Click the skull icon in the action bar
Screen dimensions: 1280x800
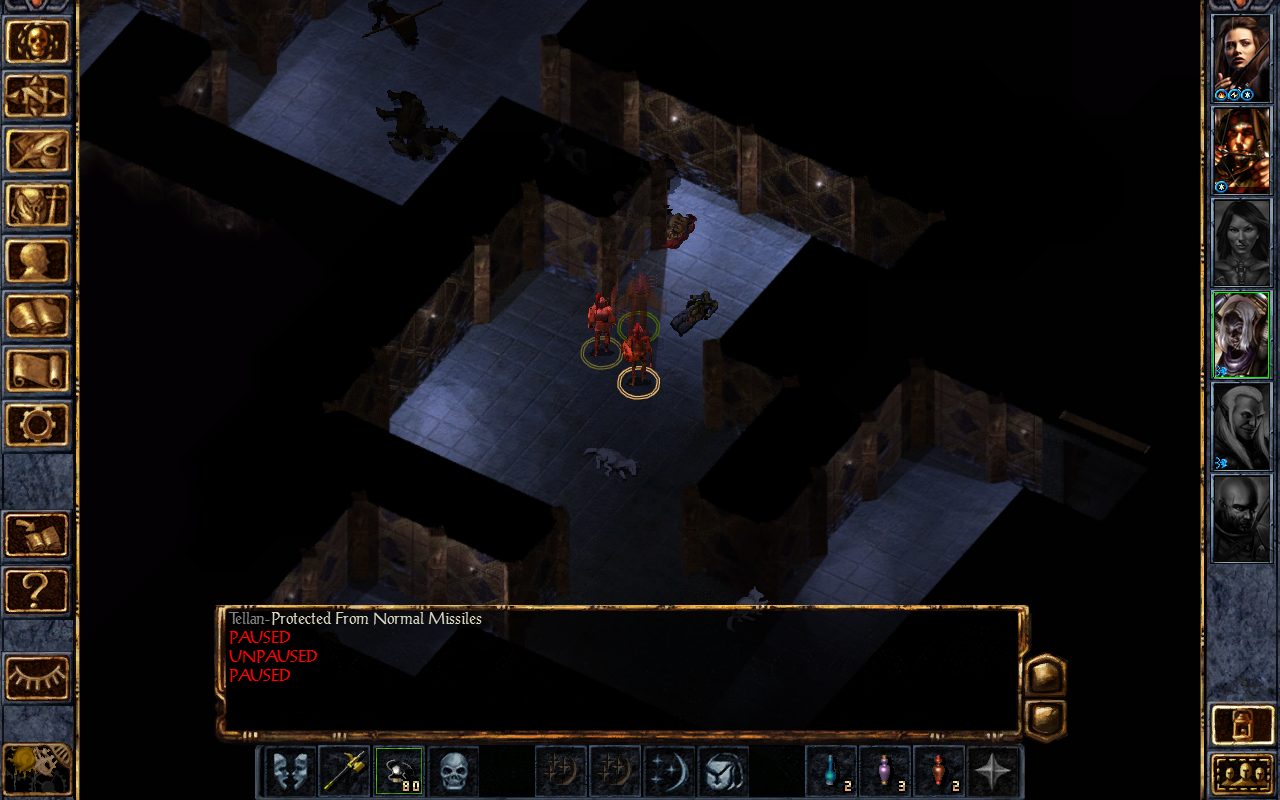coord(453,771)
